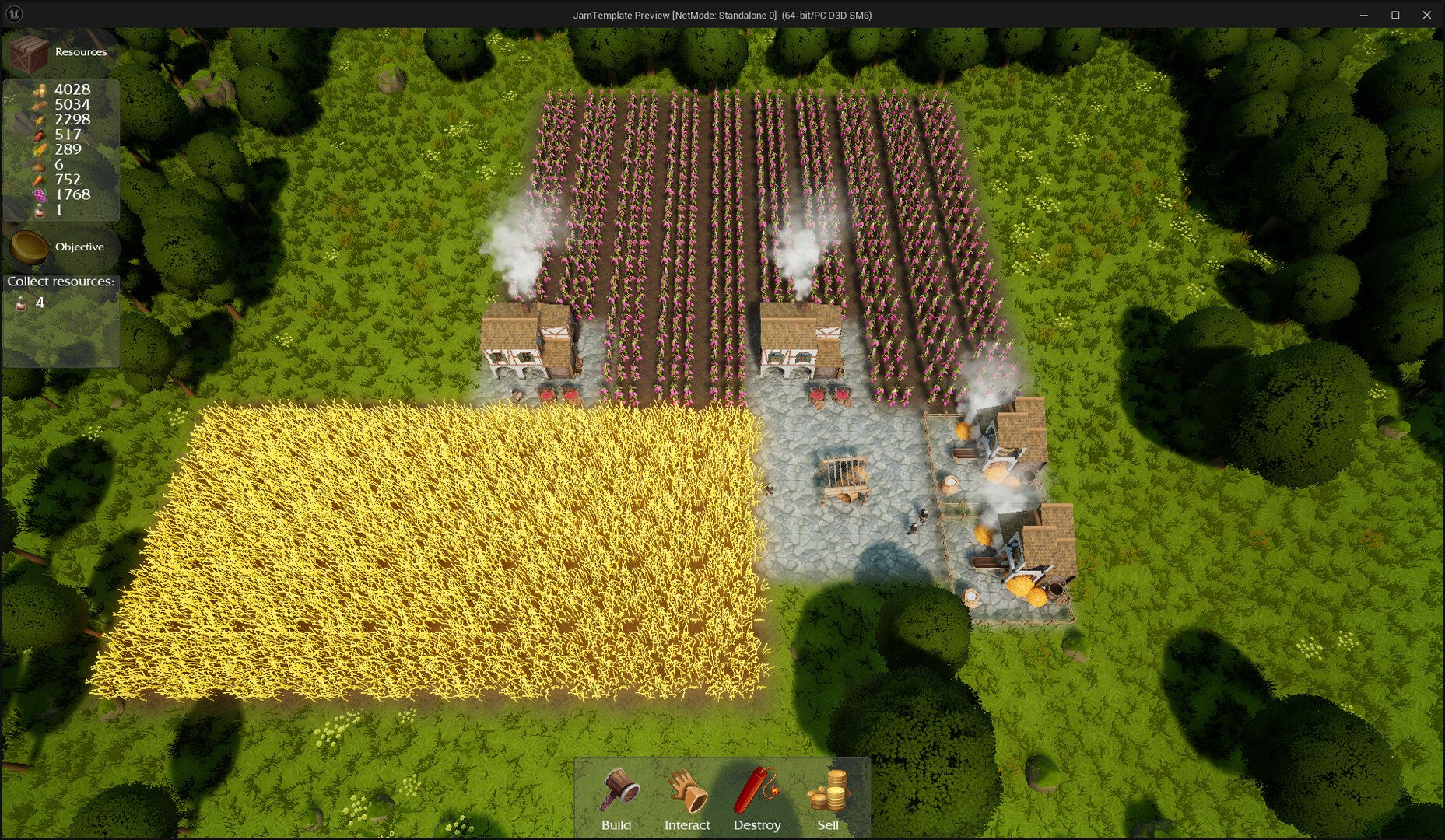Minimize the game window
Viewport: 1445px width, 840px height.
point(1363,15)
